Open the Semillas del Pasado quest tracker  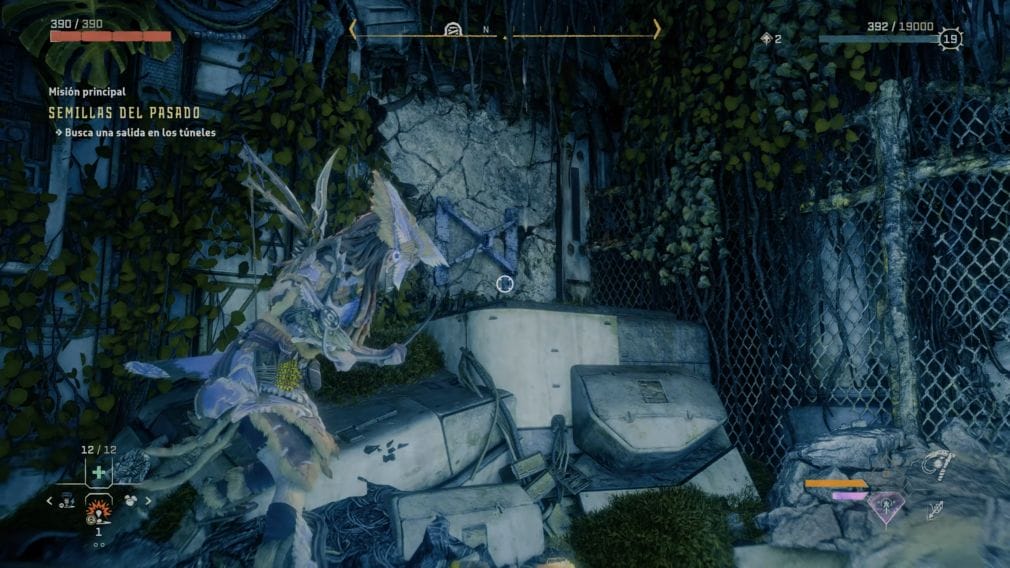(124, 113)
